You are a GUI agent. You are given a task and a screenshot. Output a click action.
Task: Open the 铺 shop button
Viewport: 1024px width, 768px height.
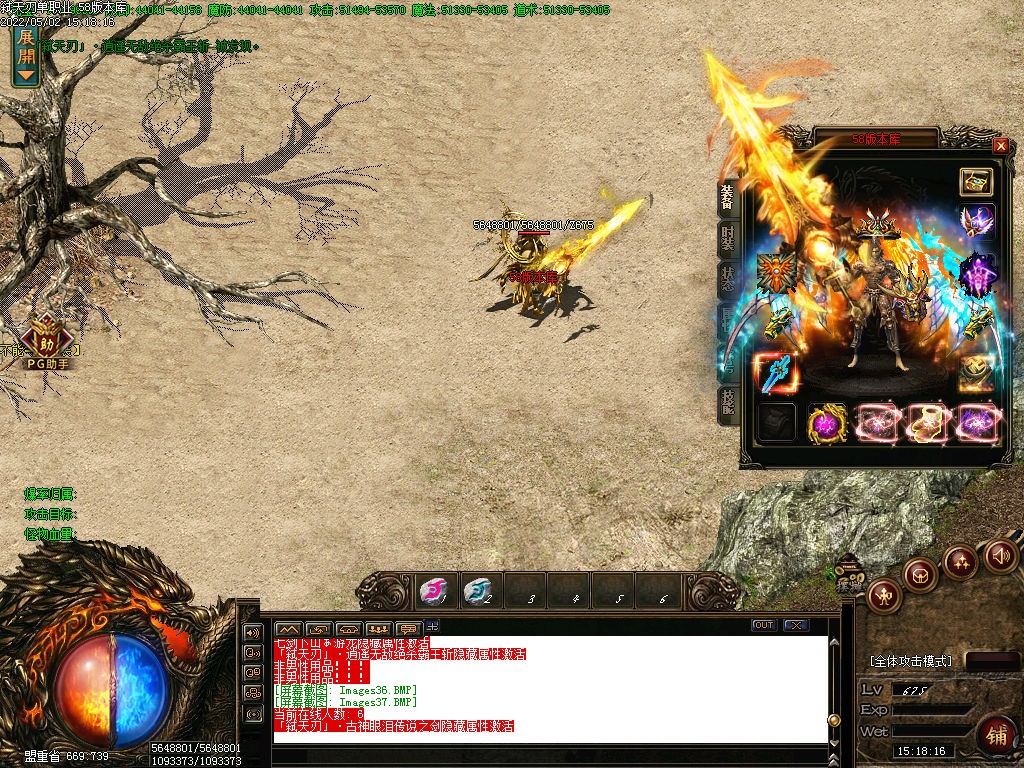996,735
